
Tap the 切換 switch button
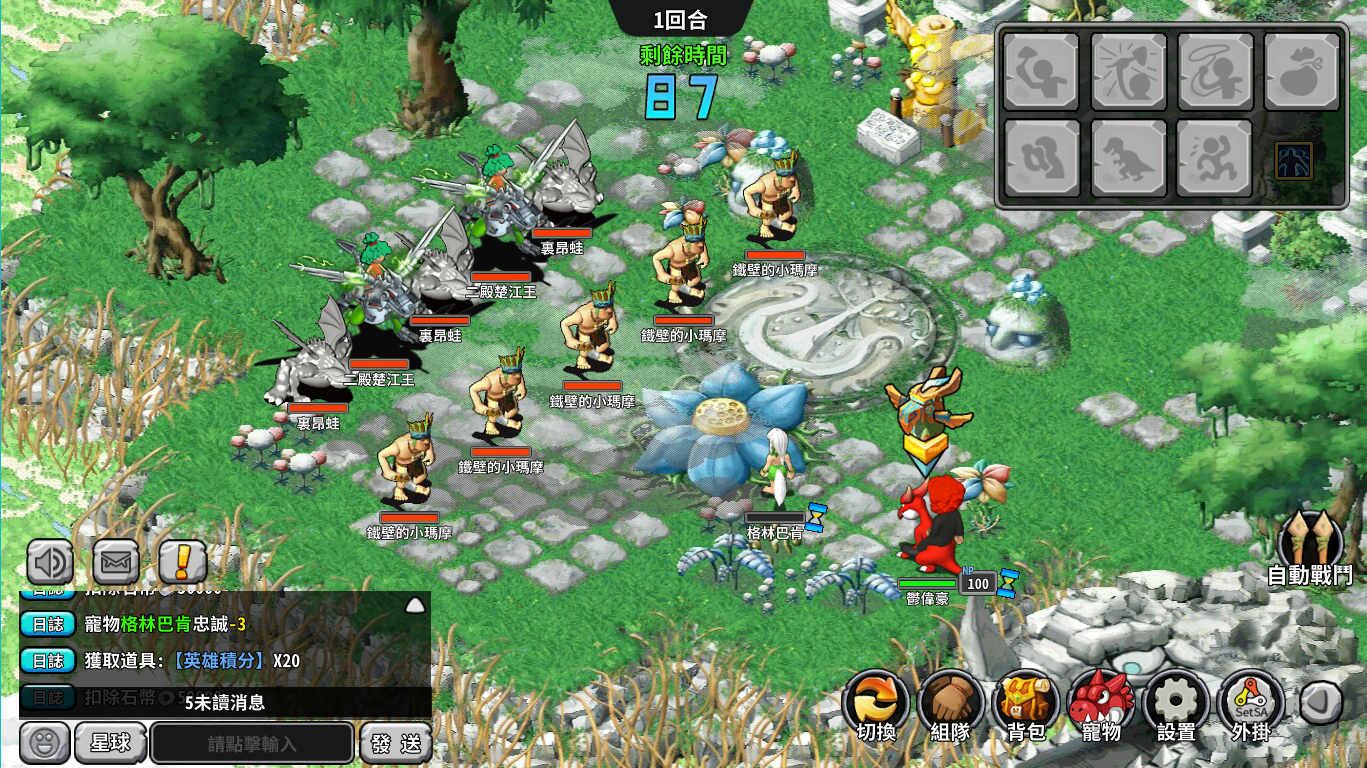pyautogui.click(x=876, y=704)
